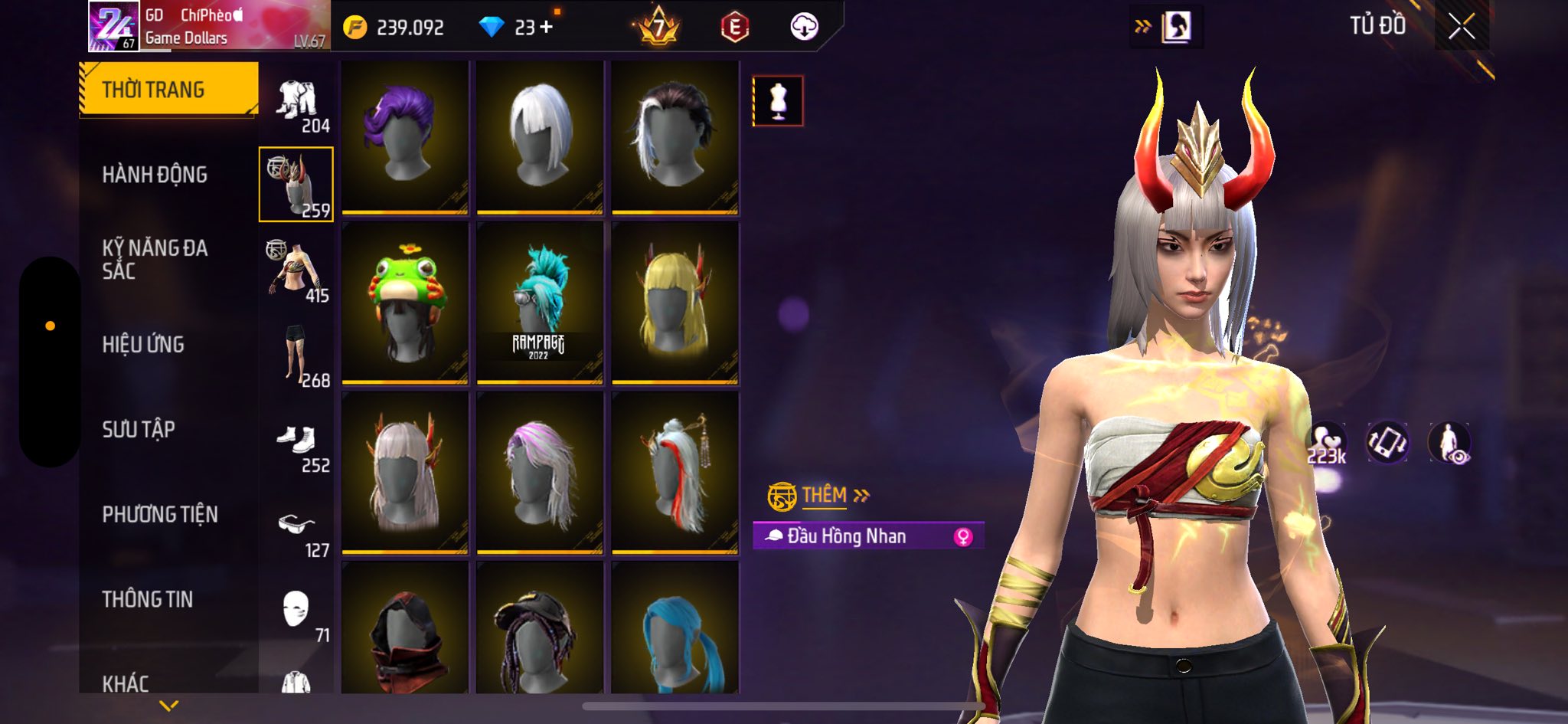The width and height of the screenshot is (1568, 724).
Task: Choose the green frog hat
Action: coord(405,303)
